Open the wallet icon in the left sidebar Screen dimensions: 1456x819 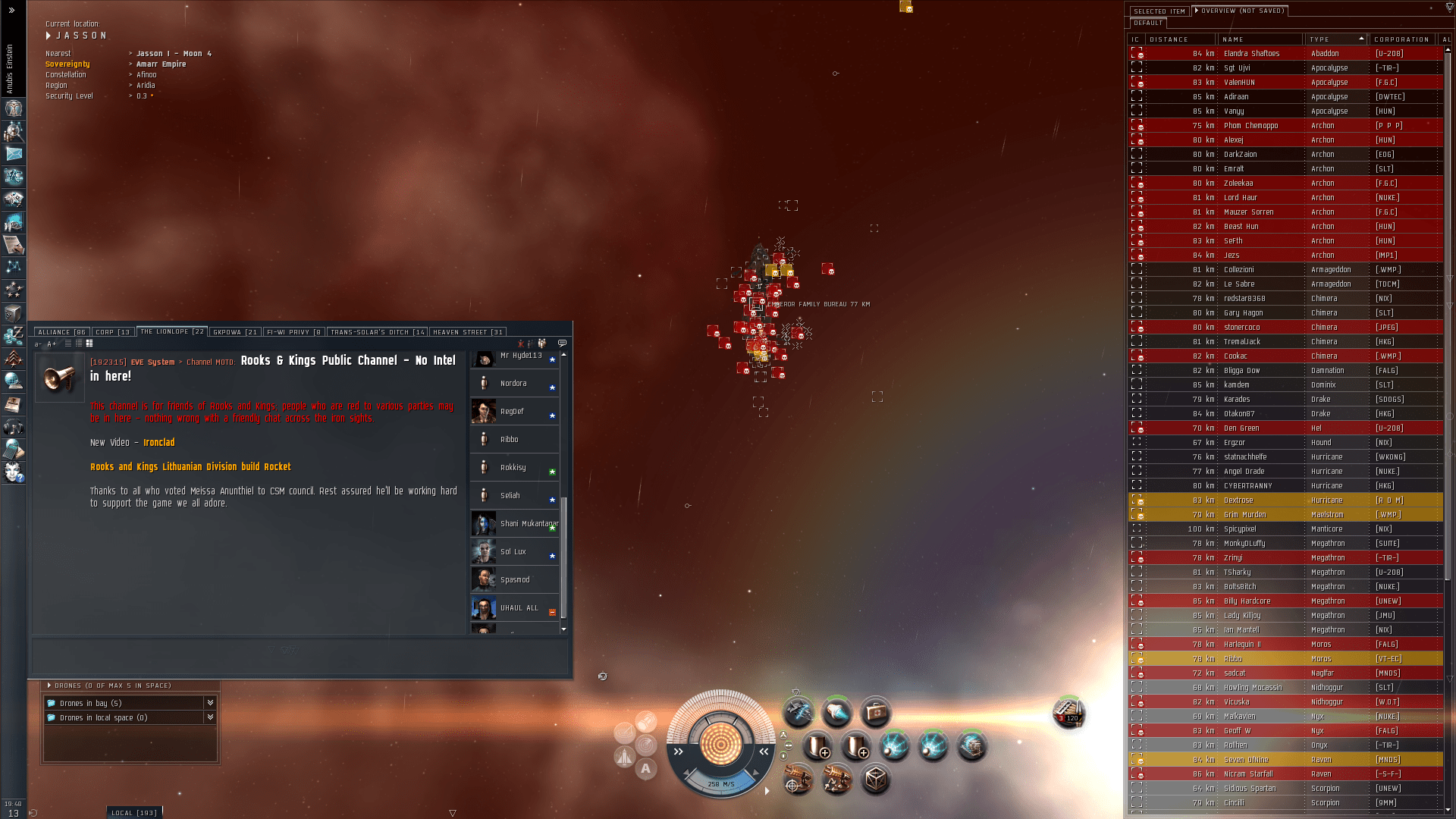click(14, 335)
